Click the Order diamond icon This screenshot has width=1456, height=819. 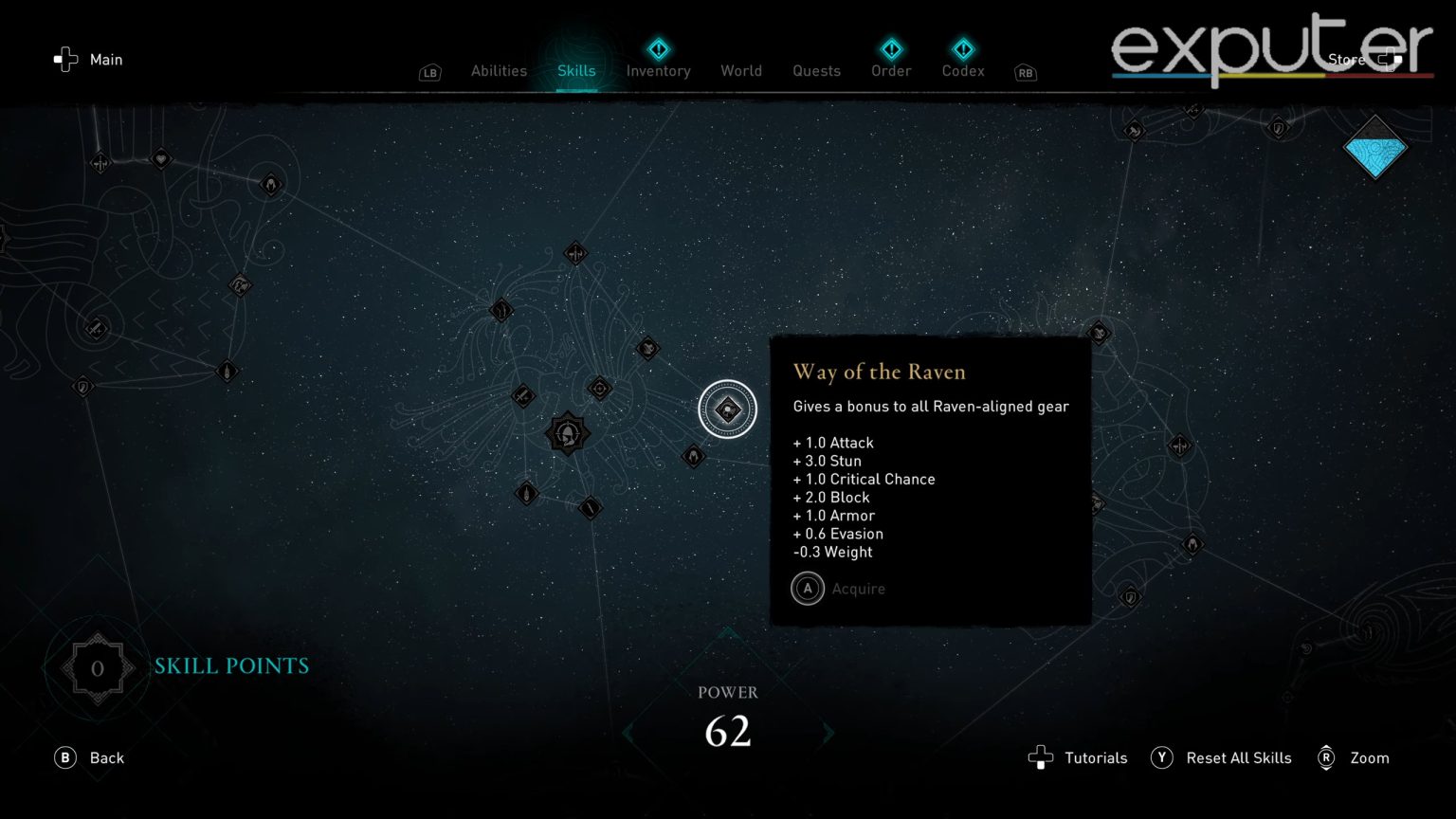(890, 49)
